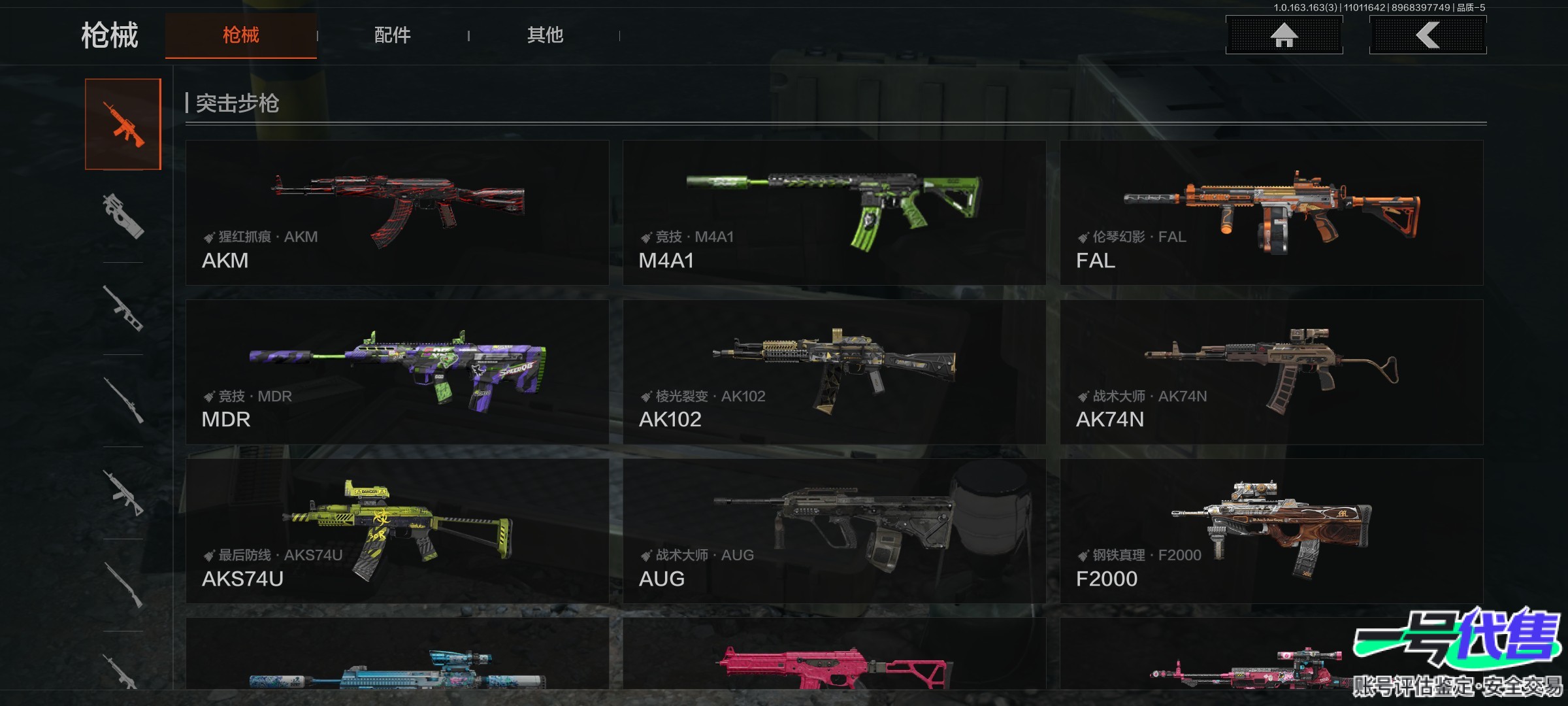Click the back arrow button
1568x706 pixels.
coord(1428,35)
